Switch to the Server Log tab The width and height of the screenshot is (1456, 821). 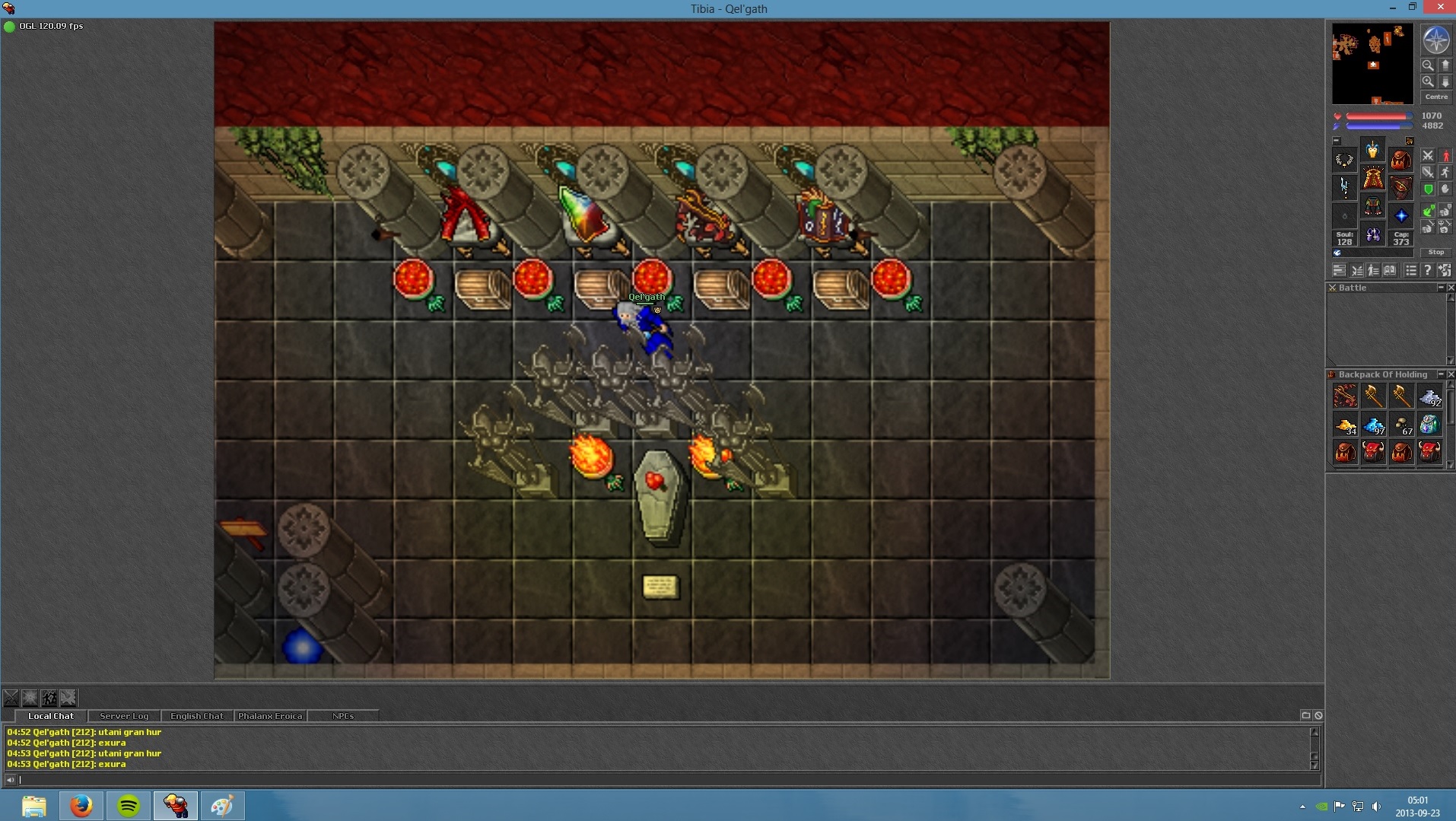pos(124,716)
